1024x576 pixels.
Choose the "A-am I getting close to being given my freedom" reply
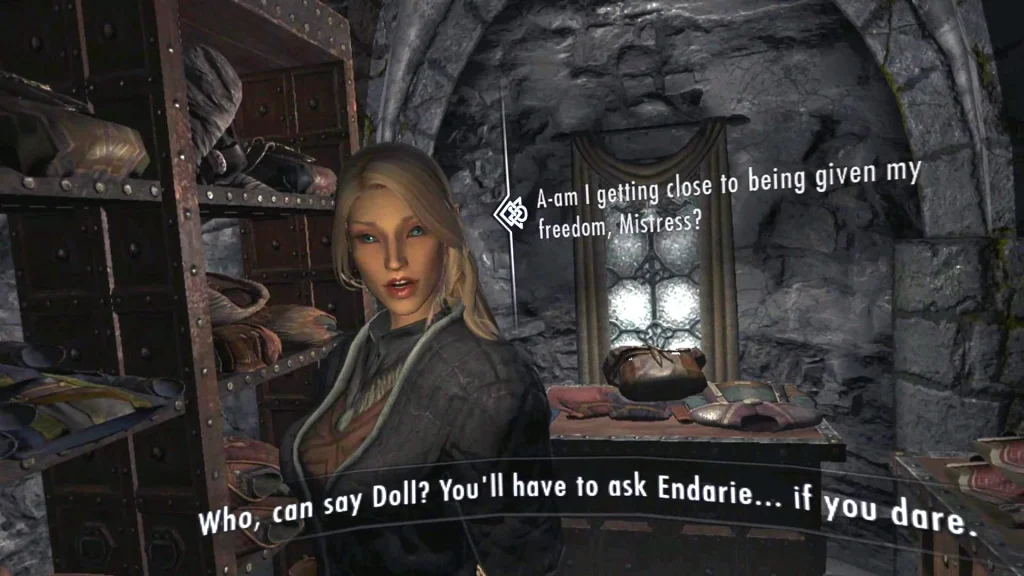coord(727,197)
